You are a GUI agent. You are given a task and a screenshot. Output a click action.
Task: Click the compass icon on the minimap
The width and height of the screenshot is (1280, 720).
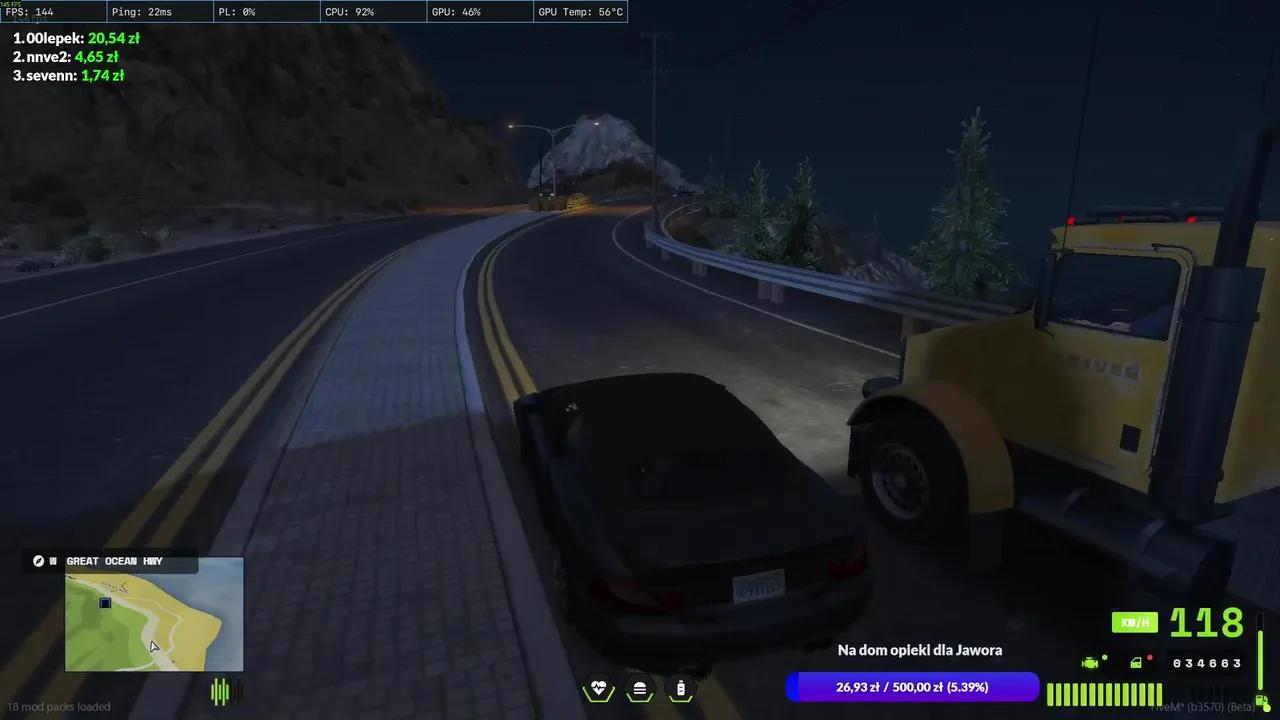(x=38, y=561)
